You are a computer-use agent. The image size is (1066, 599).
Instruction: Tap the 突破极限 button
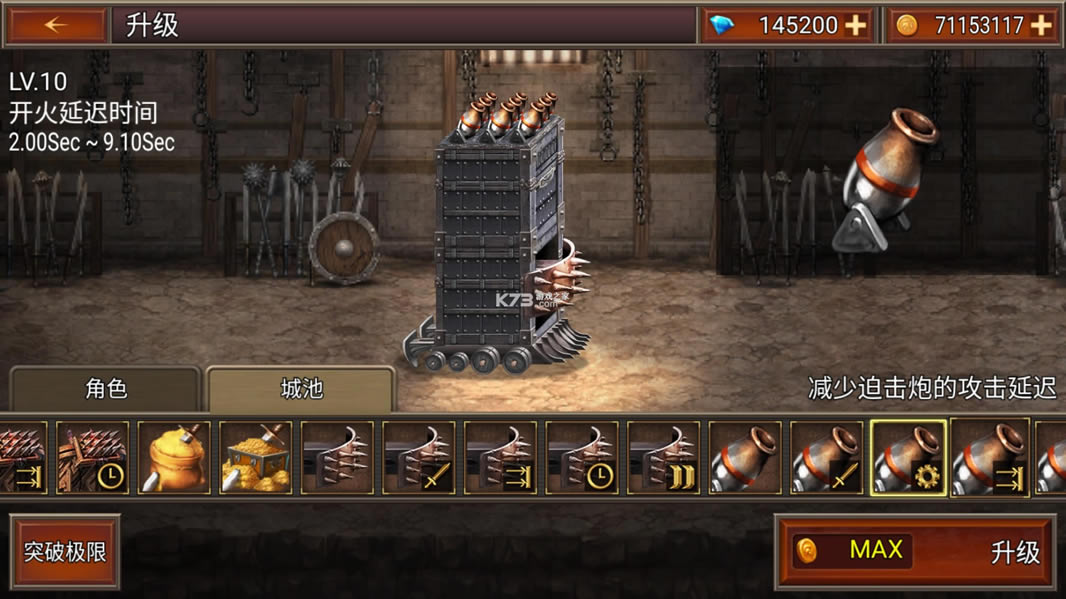(65, 552)
